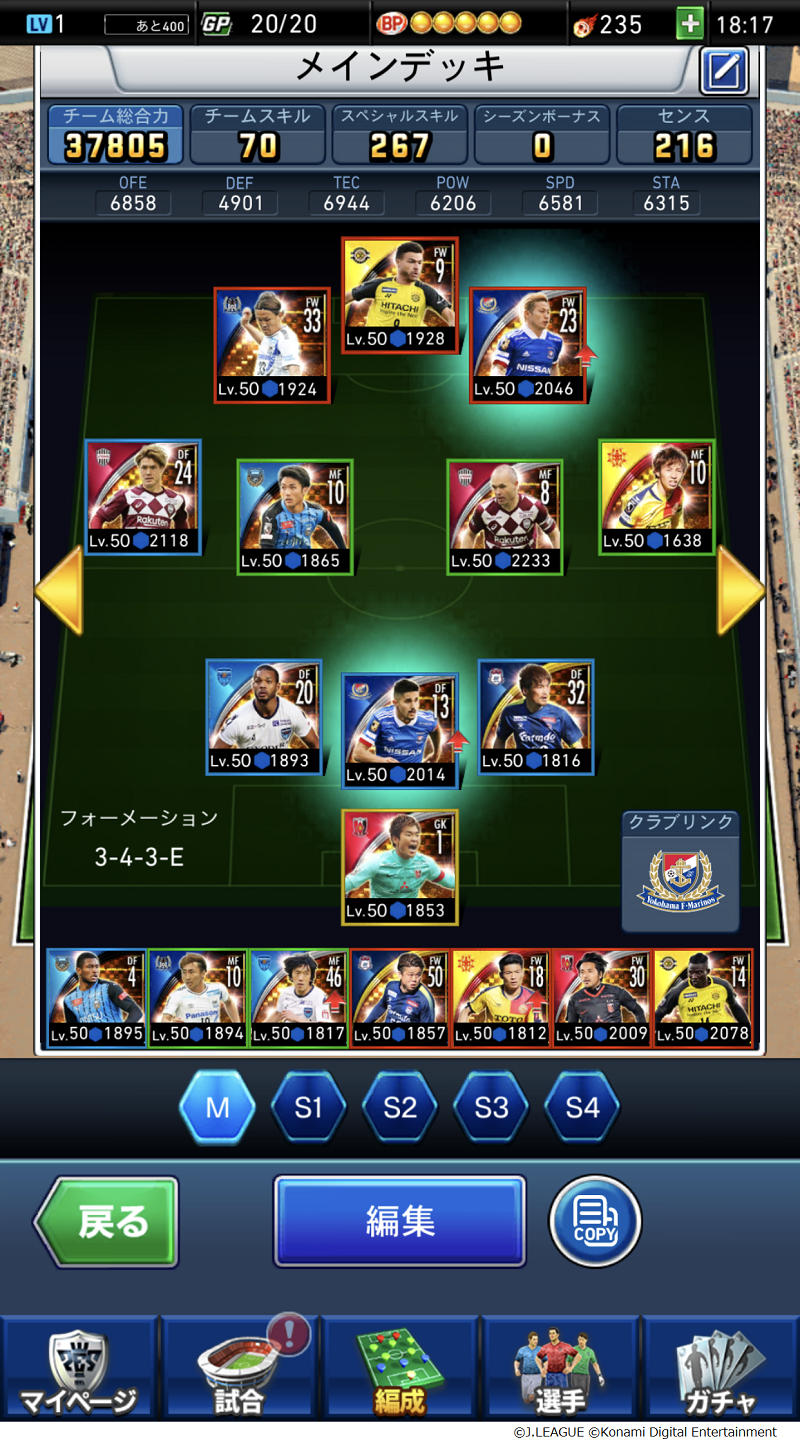Open the 試合 match menu
This screenshot has width=800, height=1441.
click(x=240, y=1370)
